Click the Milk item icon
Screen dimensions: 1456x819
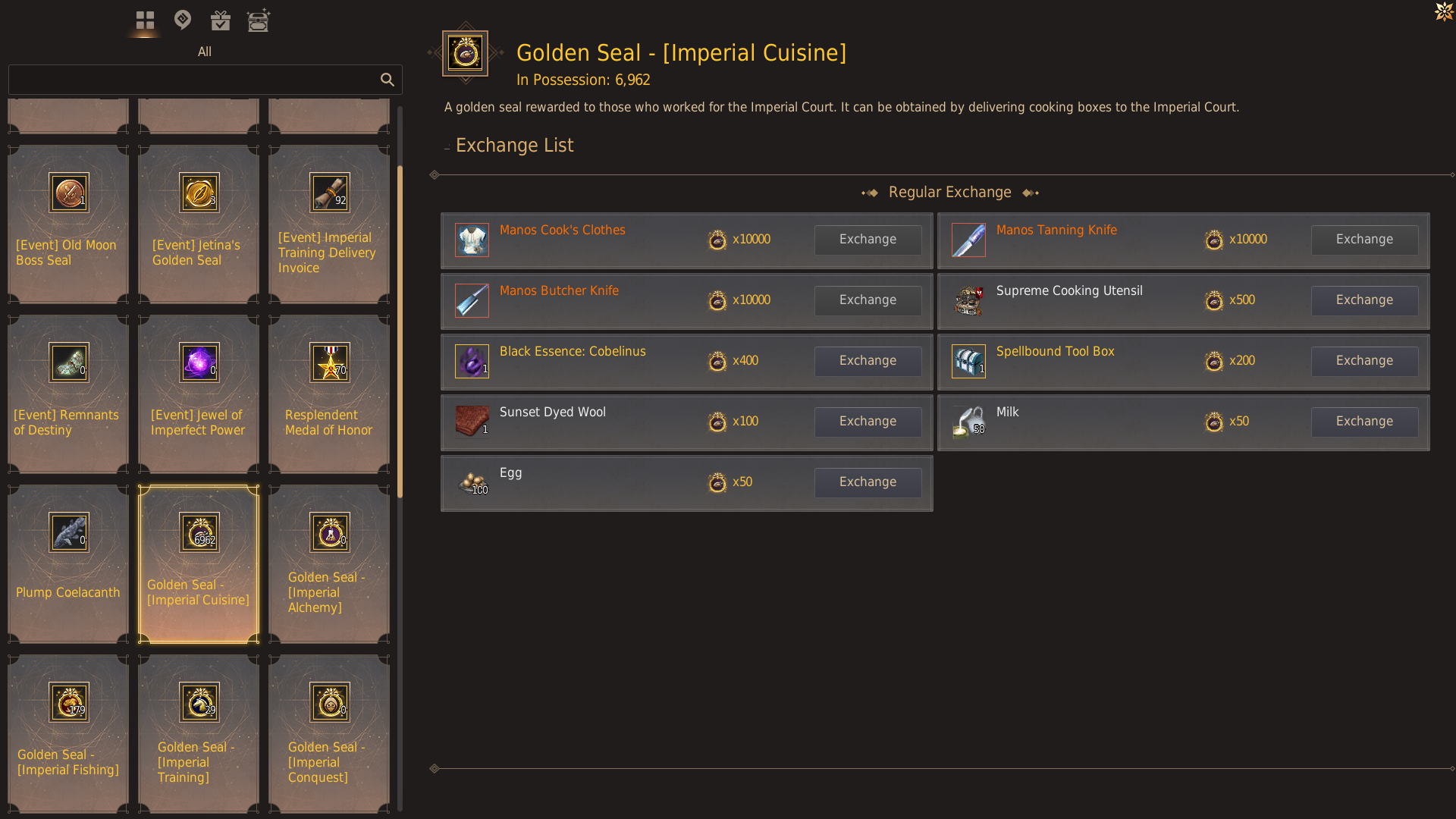pos(968,422)
